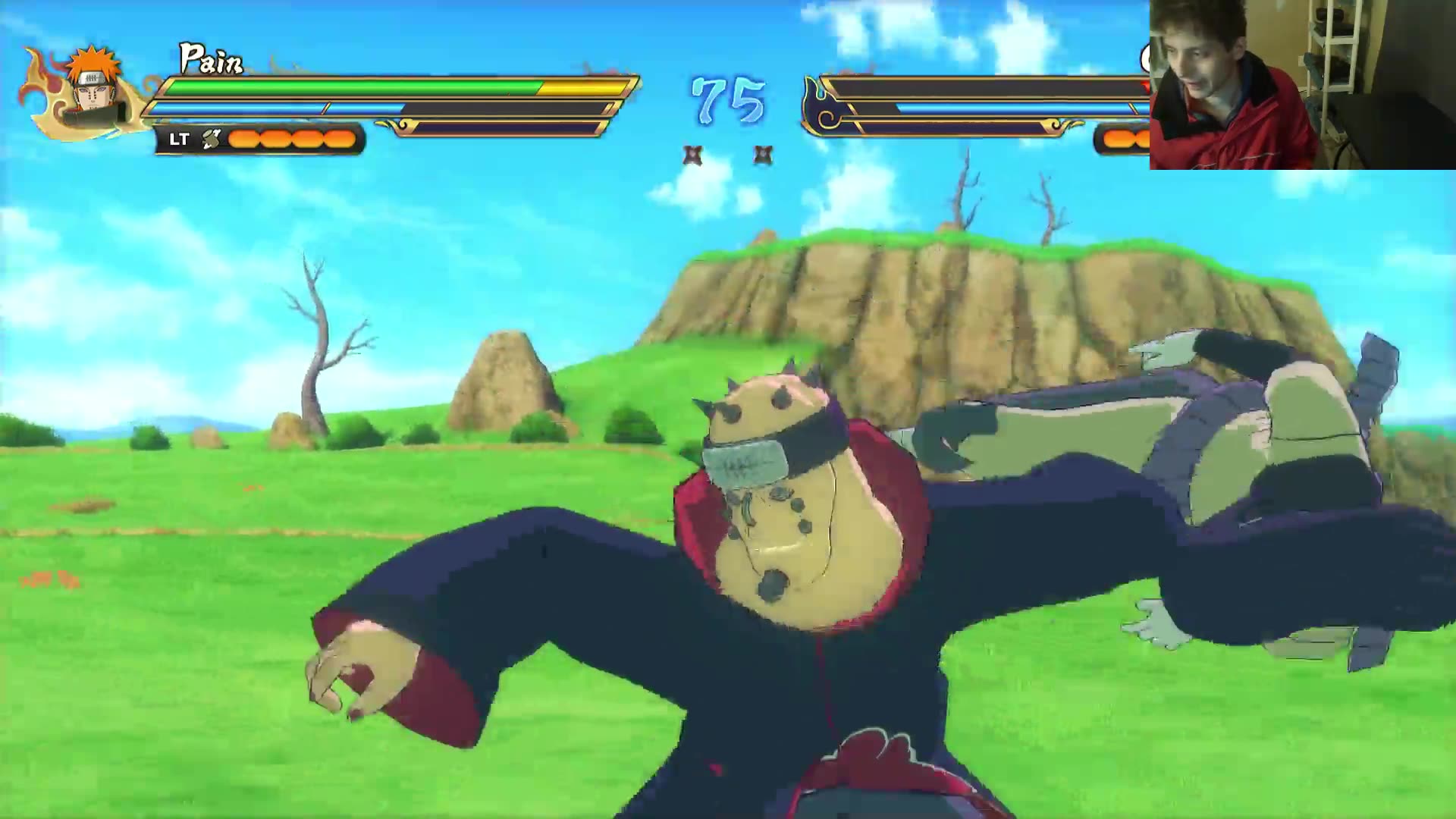
Task: Click the match timer showing 75
Action: point(728,99)
